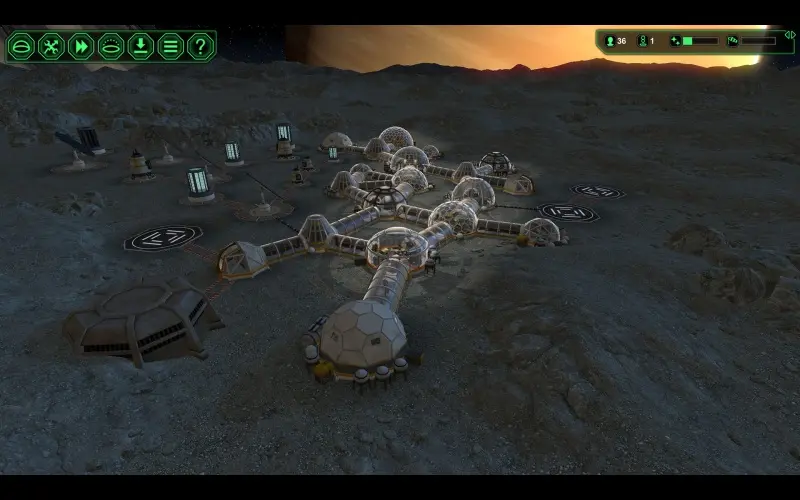
Task: Click the solar panel icon in the status bar
Action: click(732, 41)
